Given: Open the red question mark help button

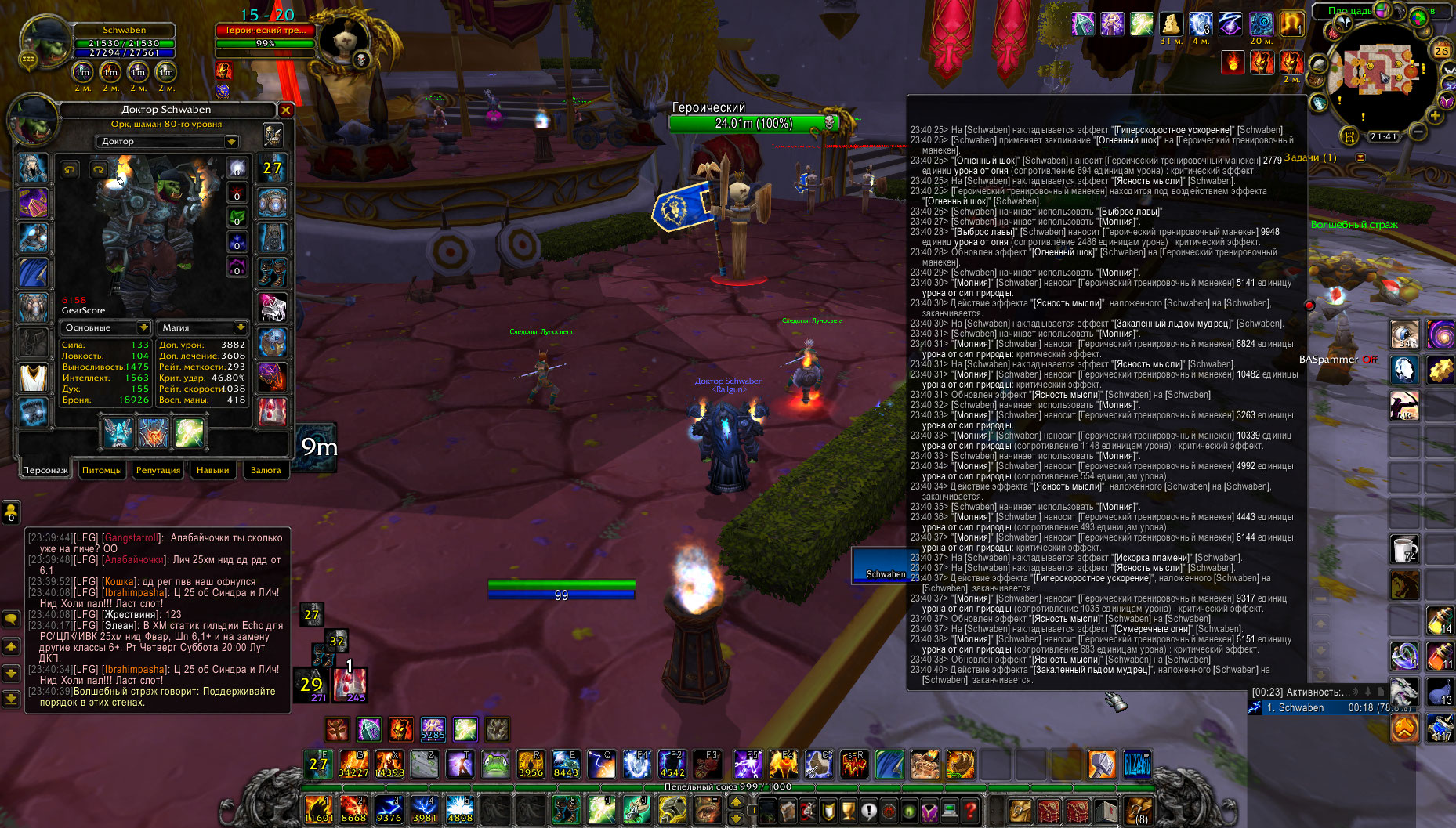Looking at the screenshot, I should [970, 810].
